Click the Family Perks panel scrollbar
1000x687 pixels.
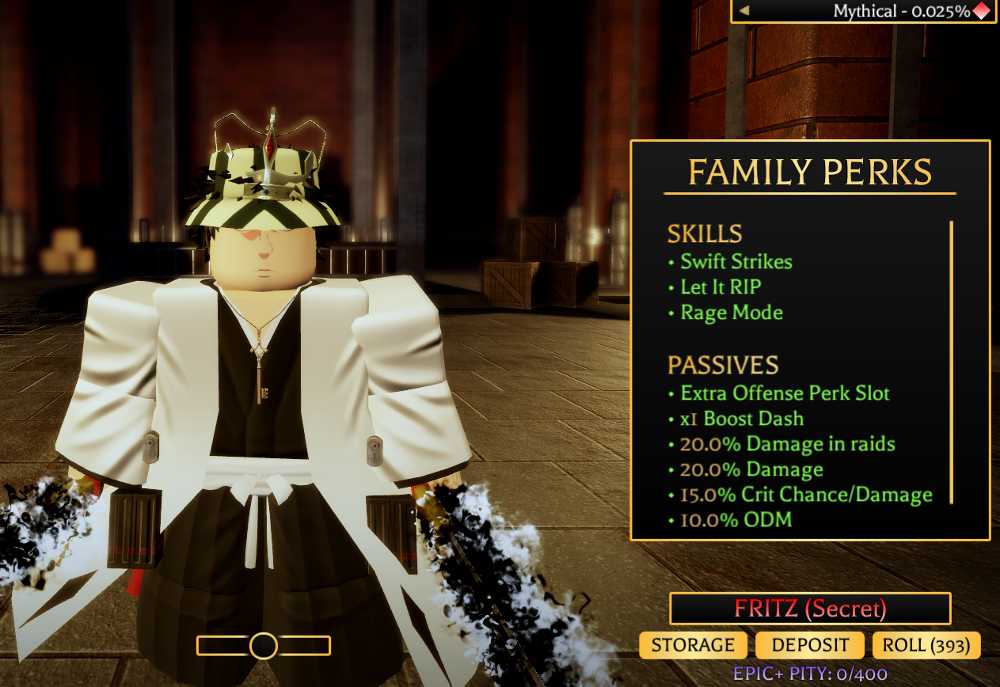[x=950, y=362]
